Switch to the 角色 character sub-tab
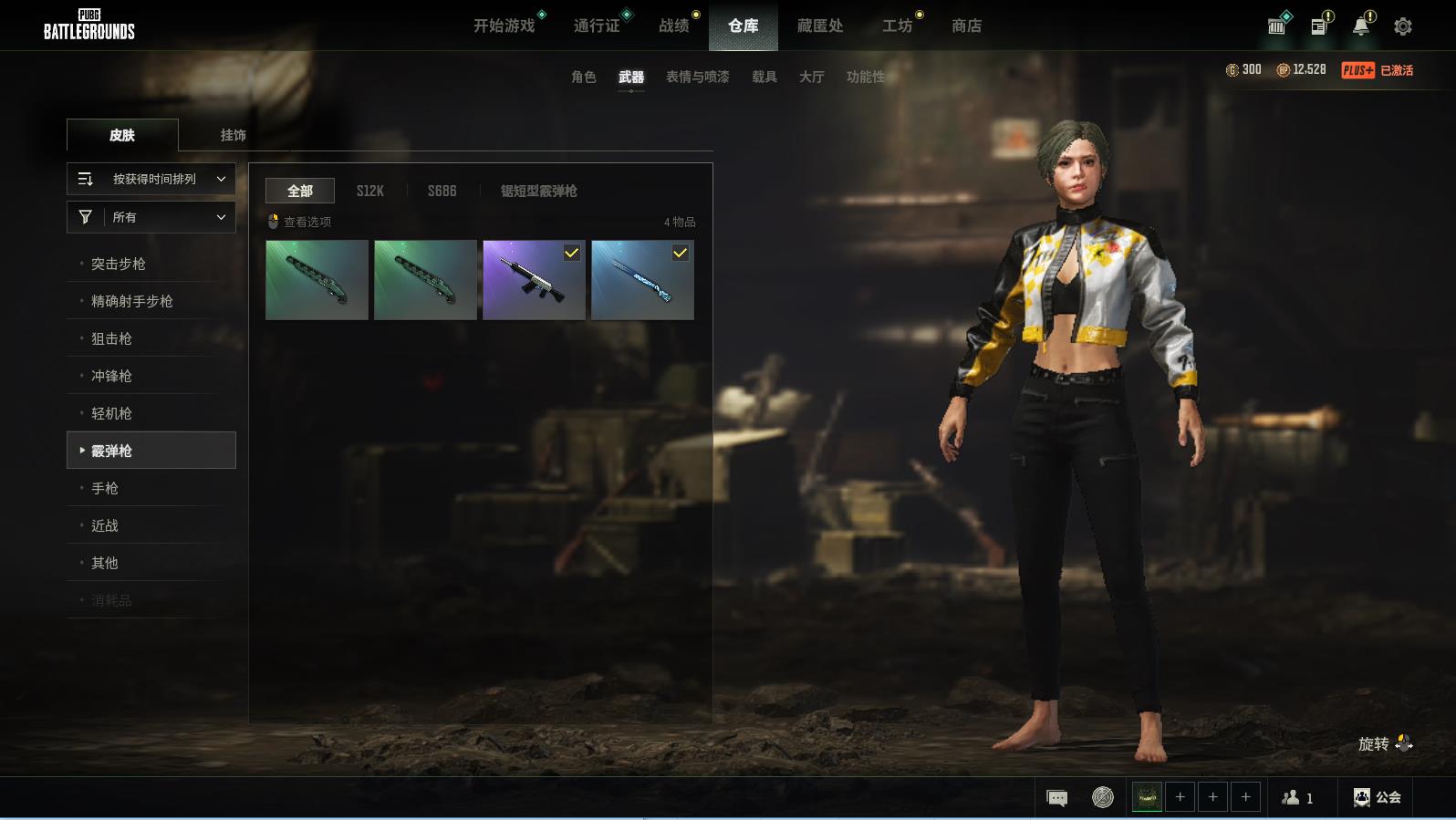The width and height of the screenshot is (1456, 820). coord(584,78)
